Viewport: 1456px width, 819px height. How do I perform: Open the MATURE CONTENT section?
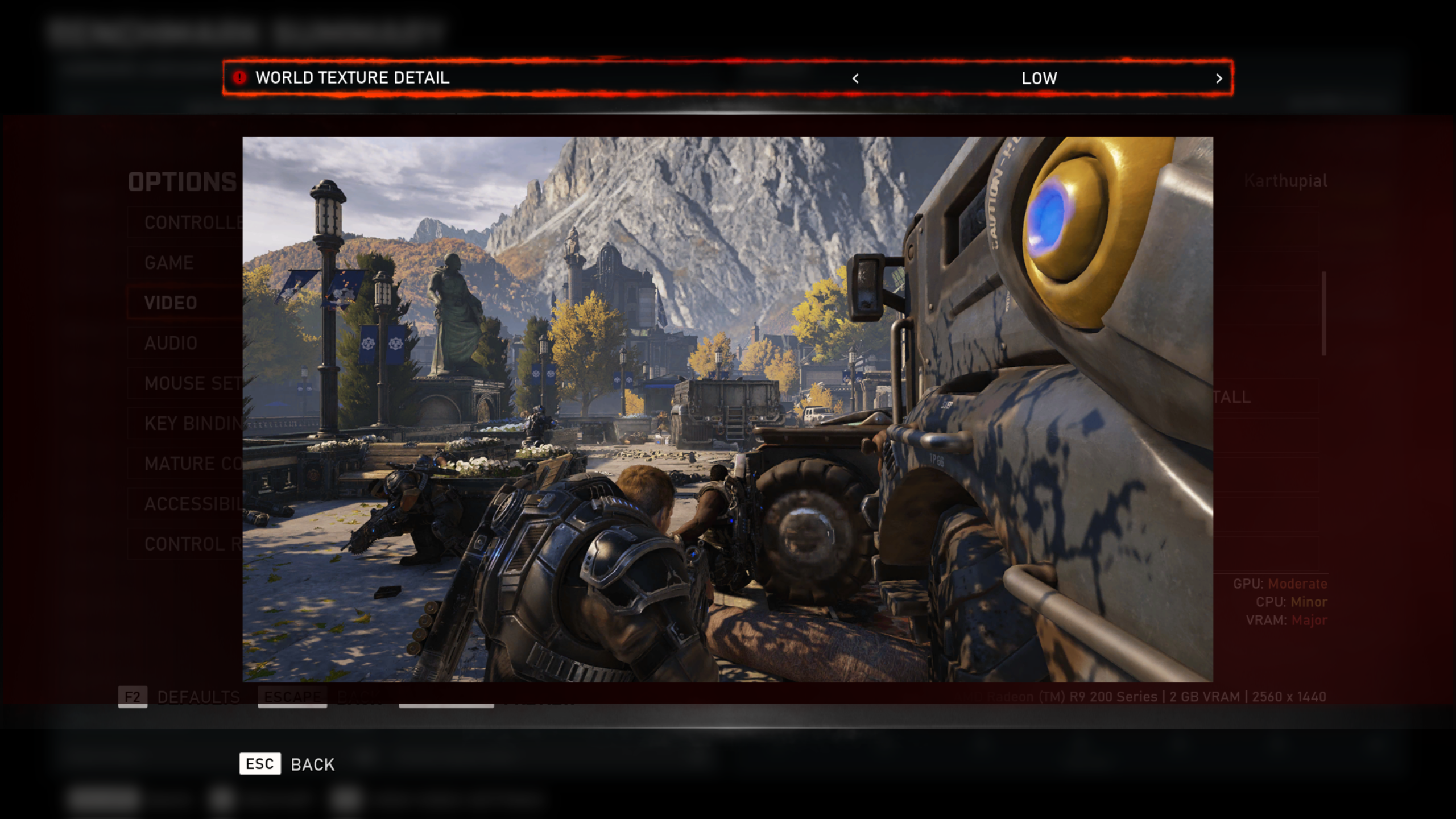pyautogui.click(x=182, y=464)
